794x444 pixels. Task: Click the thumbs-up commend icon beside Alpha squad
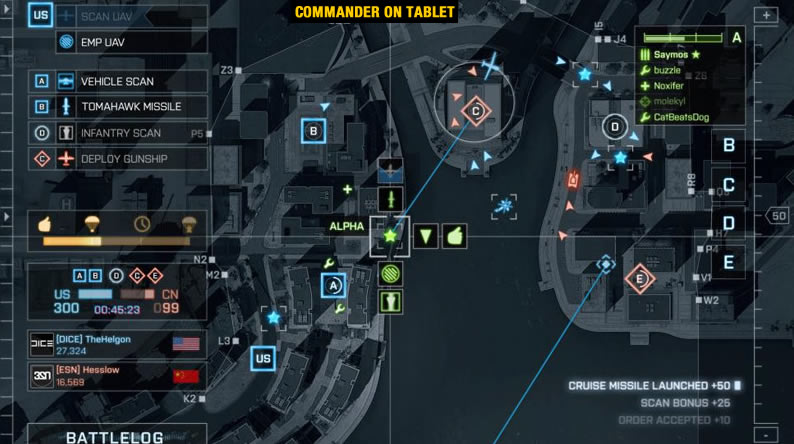click(455, 237)
